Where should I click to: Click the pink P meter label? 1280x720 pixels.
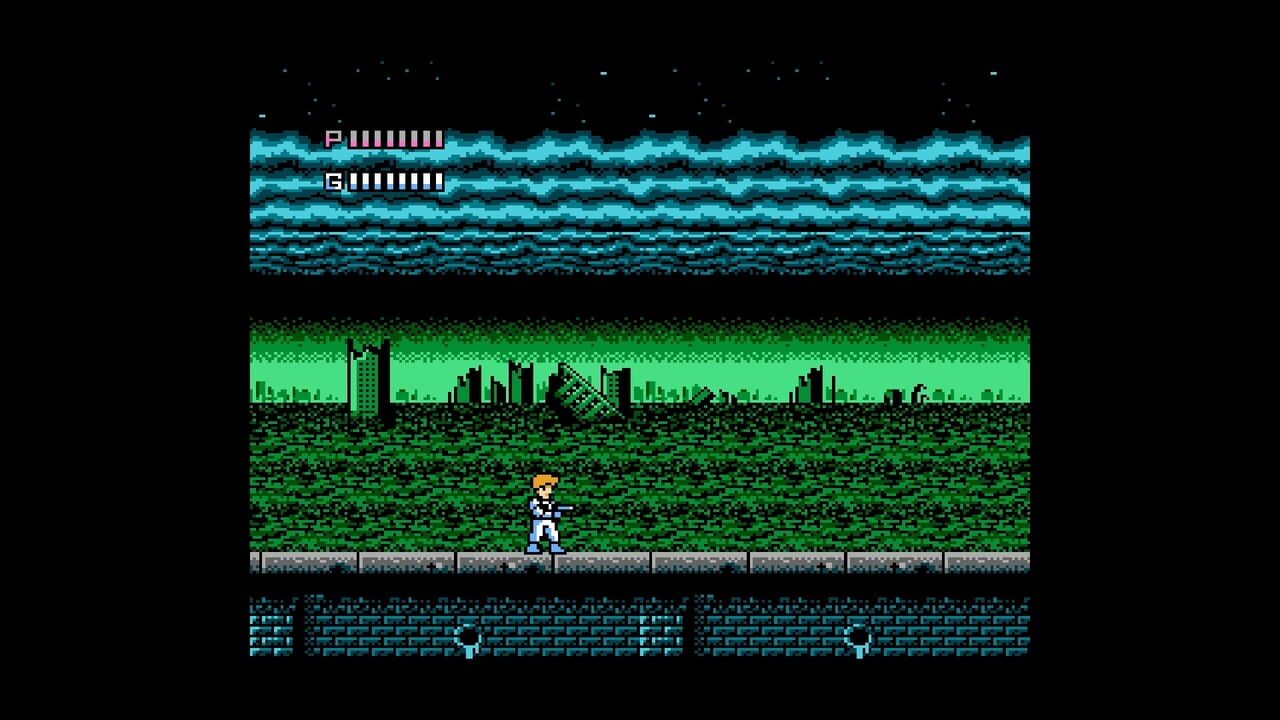pyautogui.click(x=333, y=138)
